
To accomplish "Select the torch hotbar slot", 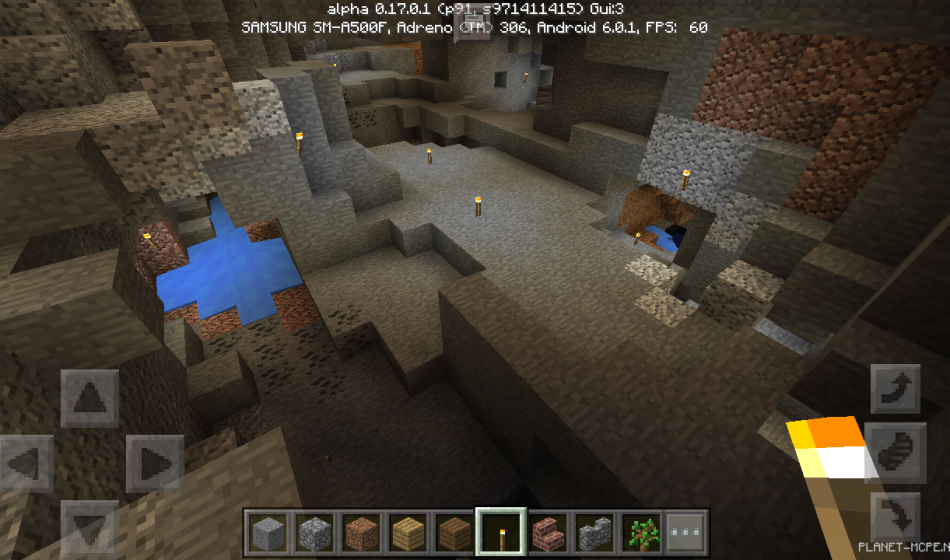I will (497, 530).
